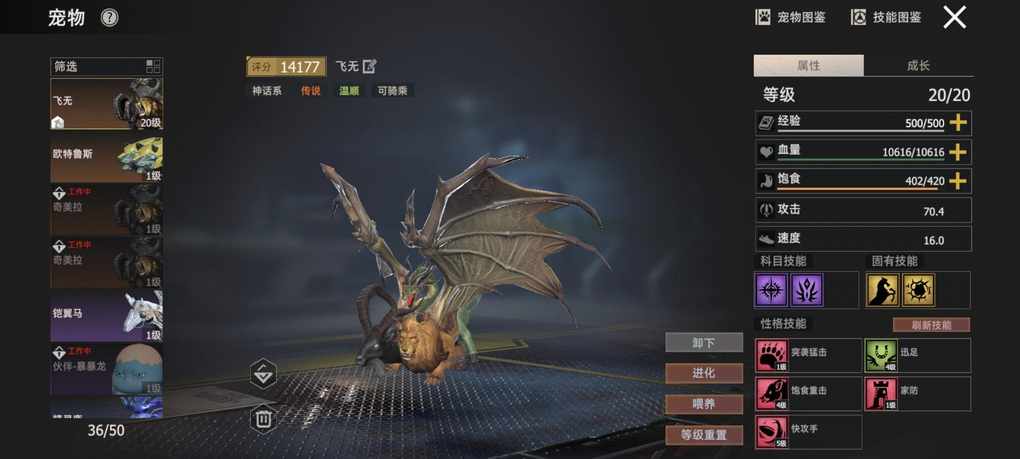Click the trash can delete icon

tap(263, 418)
